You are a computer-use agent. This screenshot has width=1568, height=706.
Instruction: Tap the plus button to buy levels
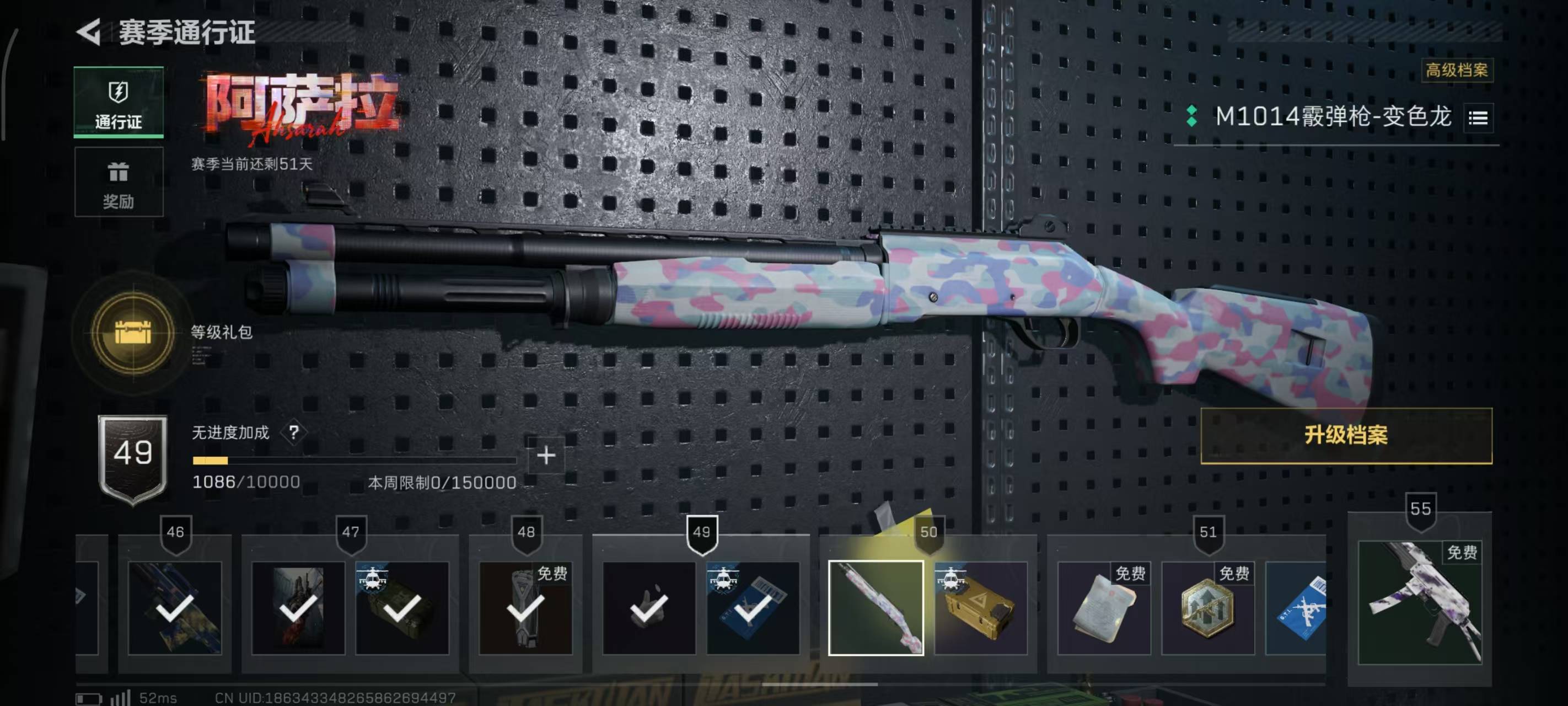tap(546, 455)
